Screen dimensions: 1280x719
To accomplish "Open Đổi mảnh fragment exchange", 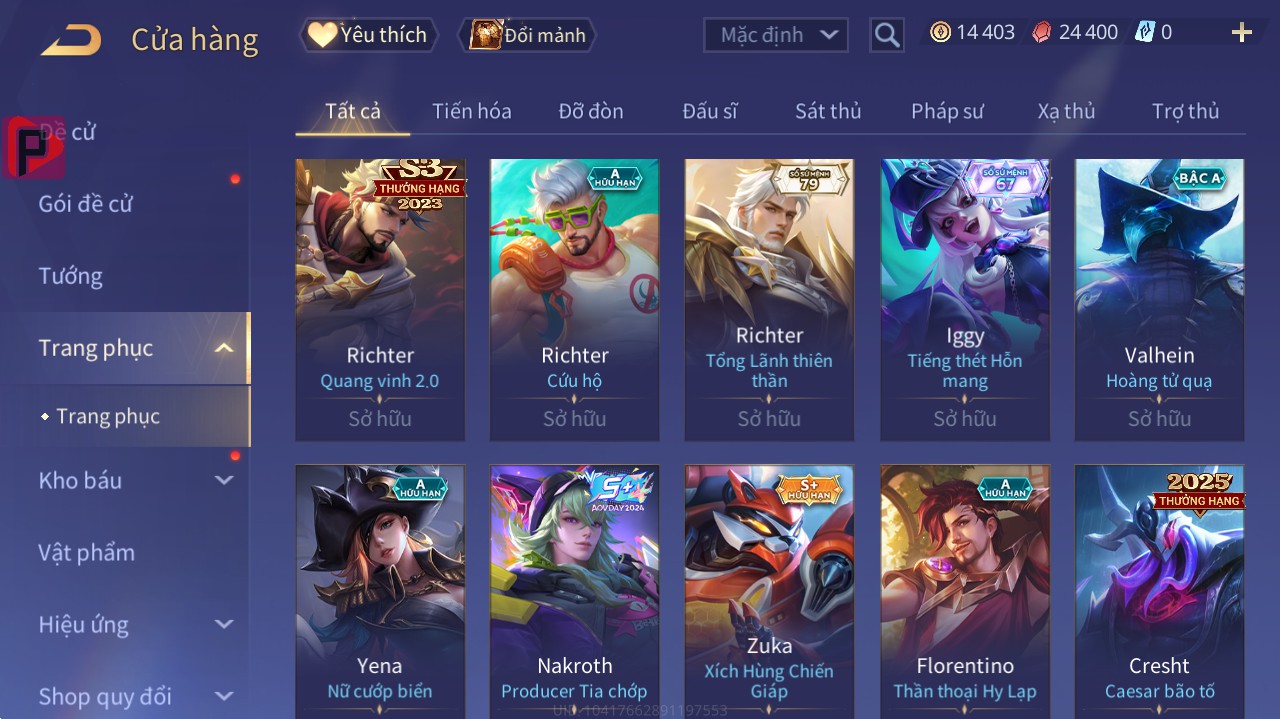I will coord(527,35).
